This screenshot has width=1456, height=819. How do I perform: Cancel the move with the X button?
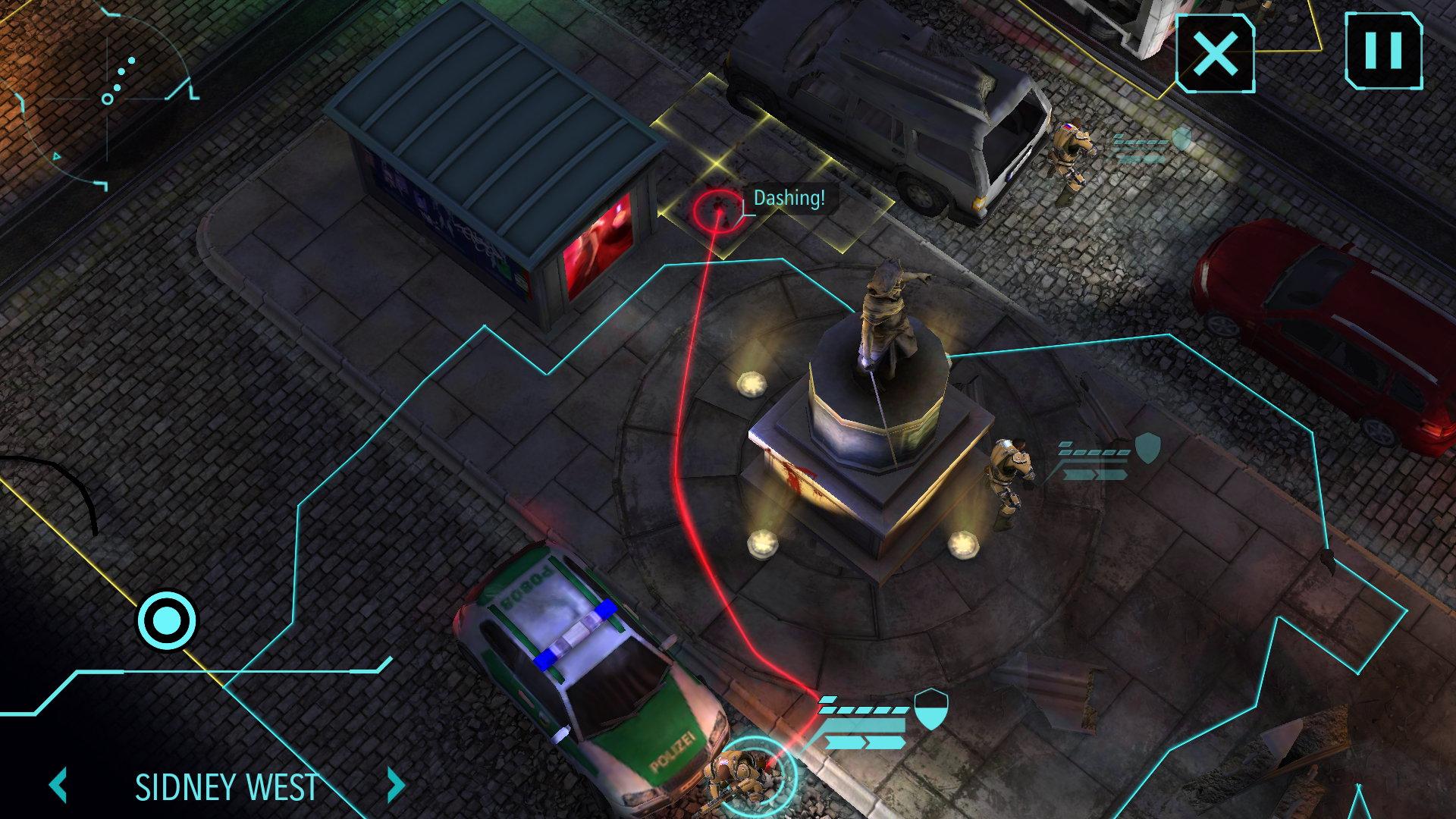coord(1215,53)
